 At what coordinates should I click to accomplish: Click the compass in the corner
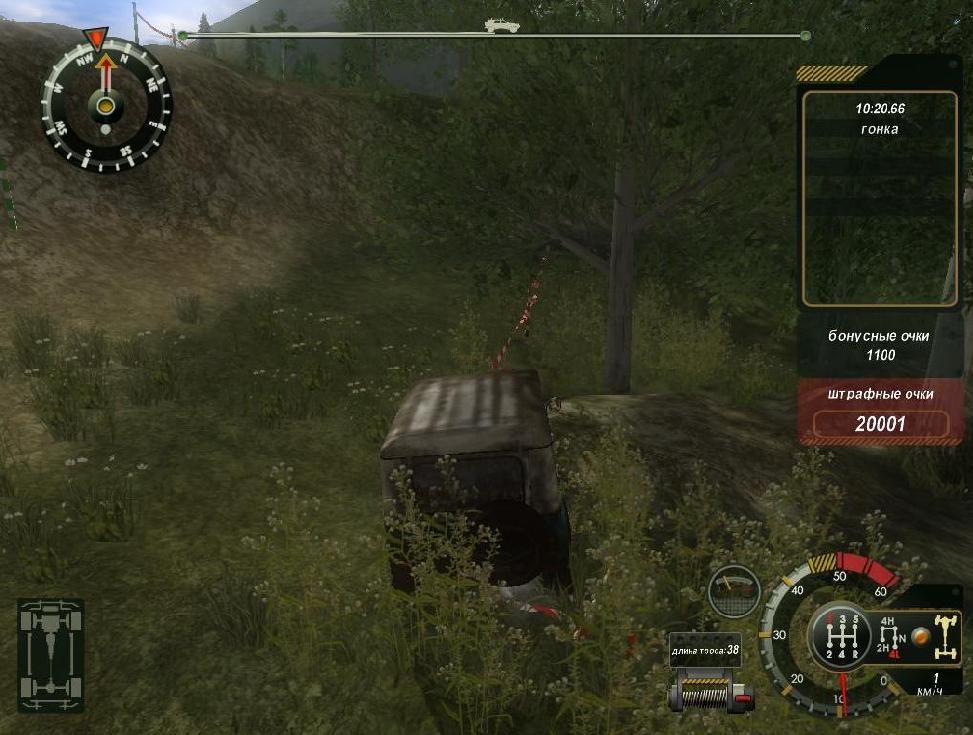106,103
